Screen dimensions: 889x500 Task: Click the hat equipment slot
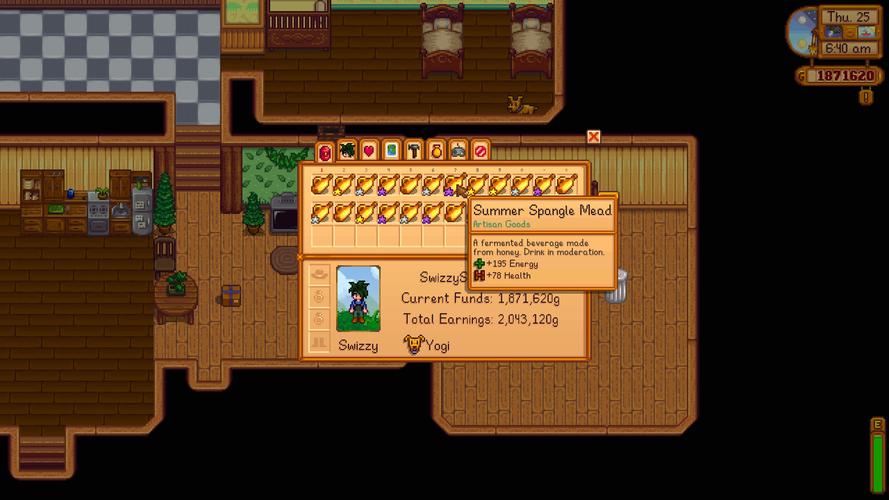[x=320, y=273]
